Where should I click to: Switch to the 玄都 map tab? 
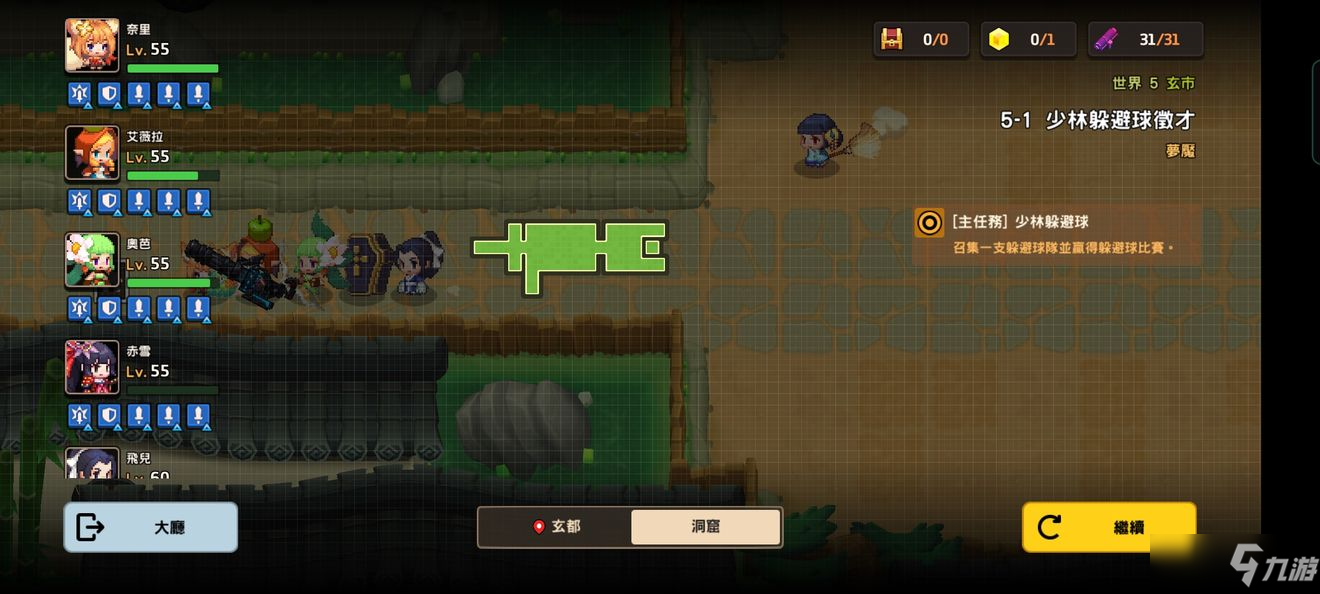coord(555,527)
